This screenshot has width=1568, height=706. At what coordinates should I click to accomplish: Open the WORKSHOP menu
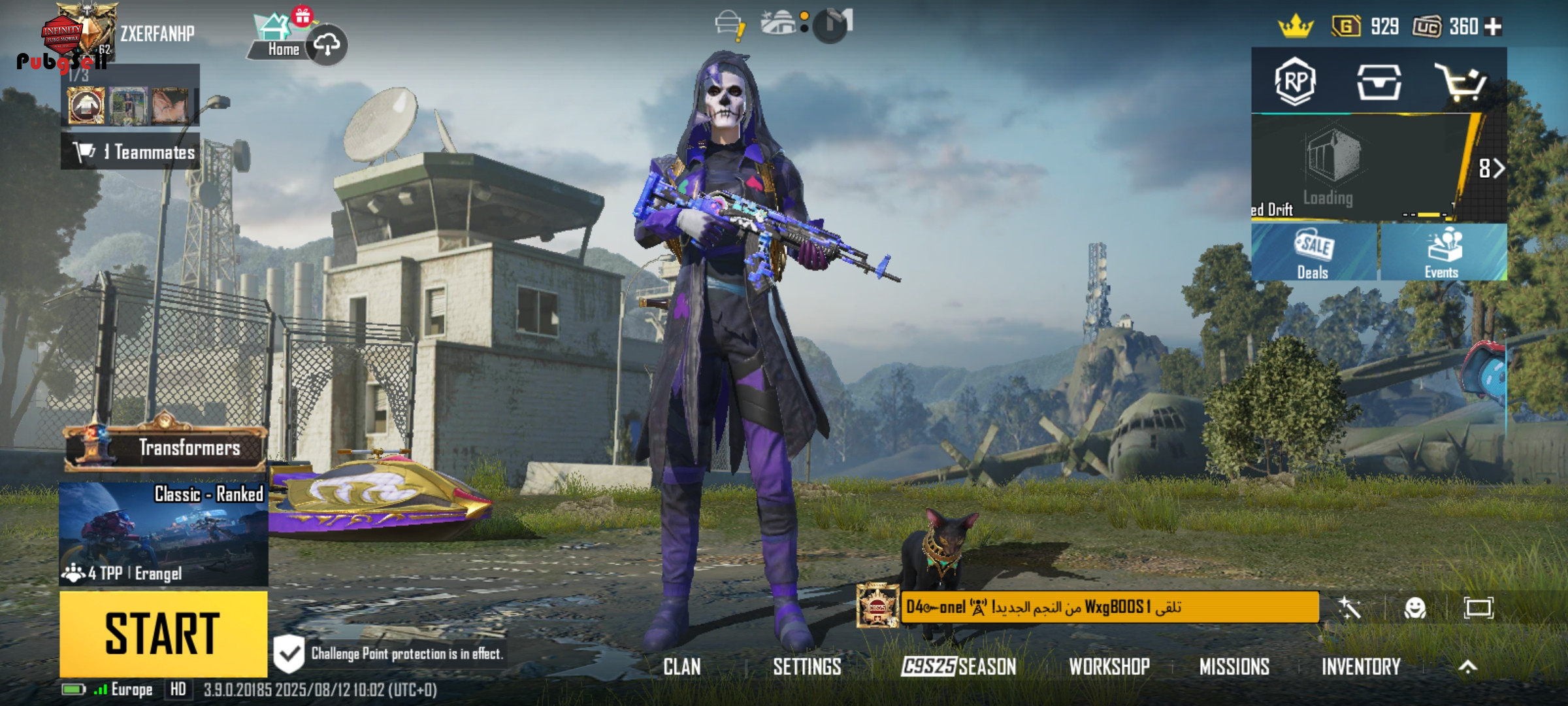(1109, 667)
